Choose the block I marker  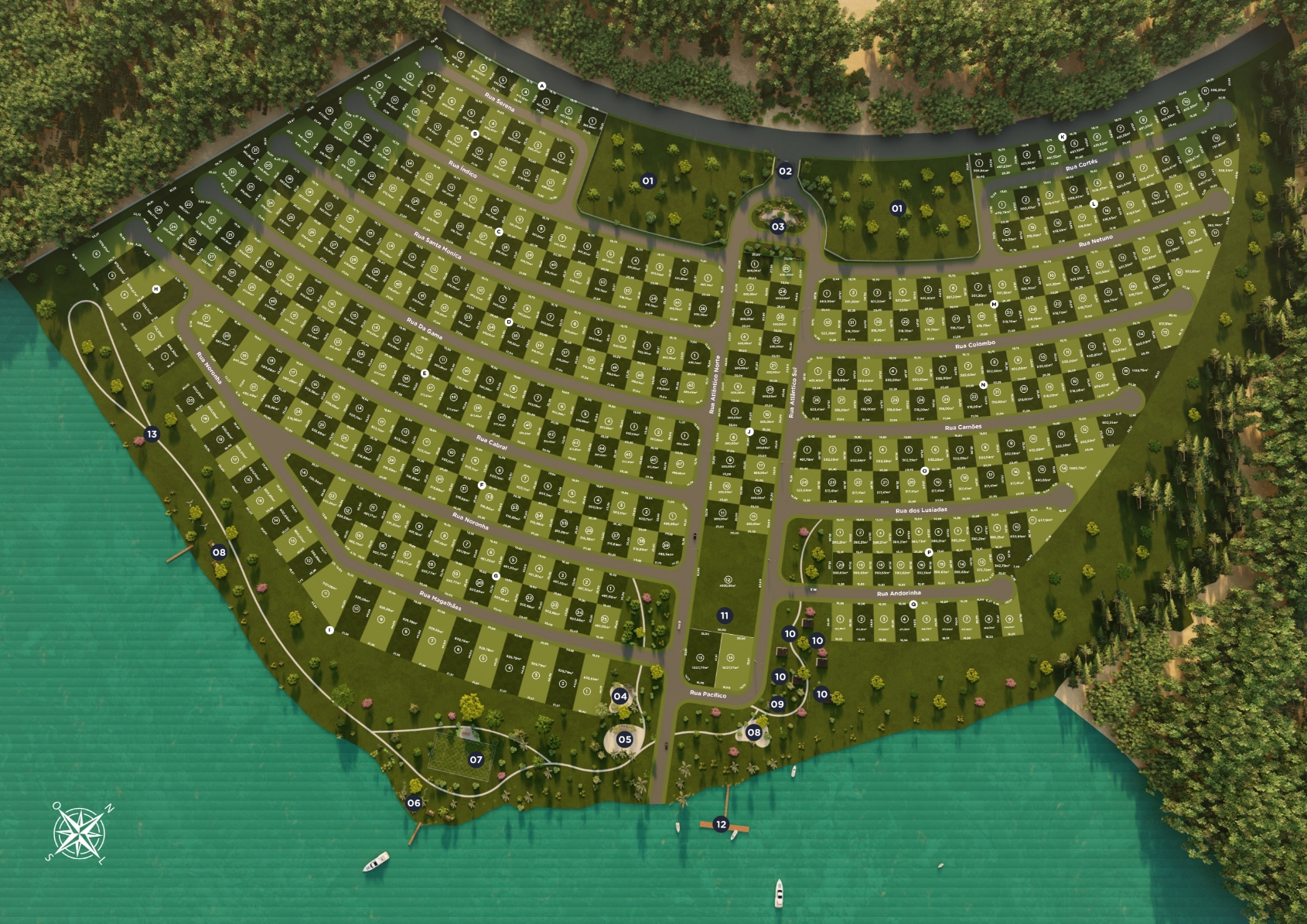click(x=329, y=630)
